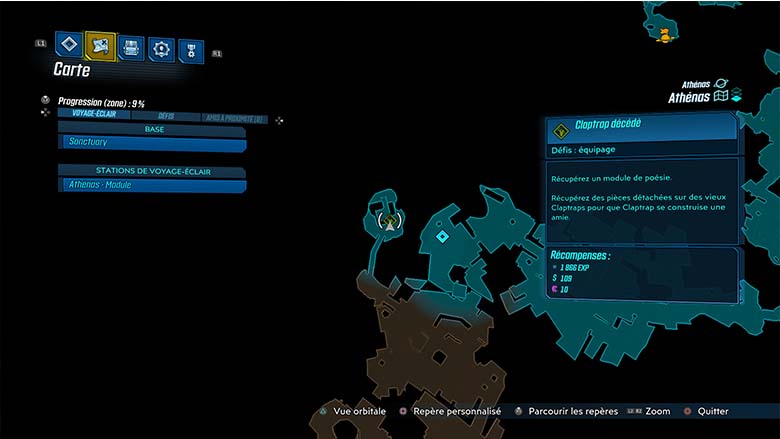The width and height of the screenshot is (780, 439).
Task: Choose the Athenas - Module travel station
Action: click(x=152, y=185)
